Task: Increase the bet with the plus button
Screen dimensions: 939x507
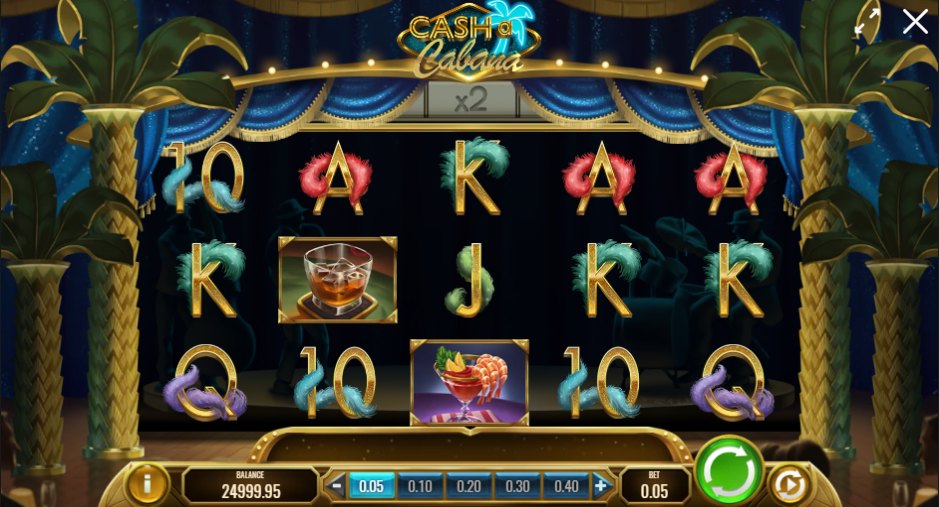Action: point(601,486)
